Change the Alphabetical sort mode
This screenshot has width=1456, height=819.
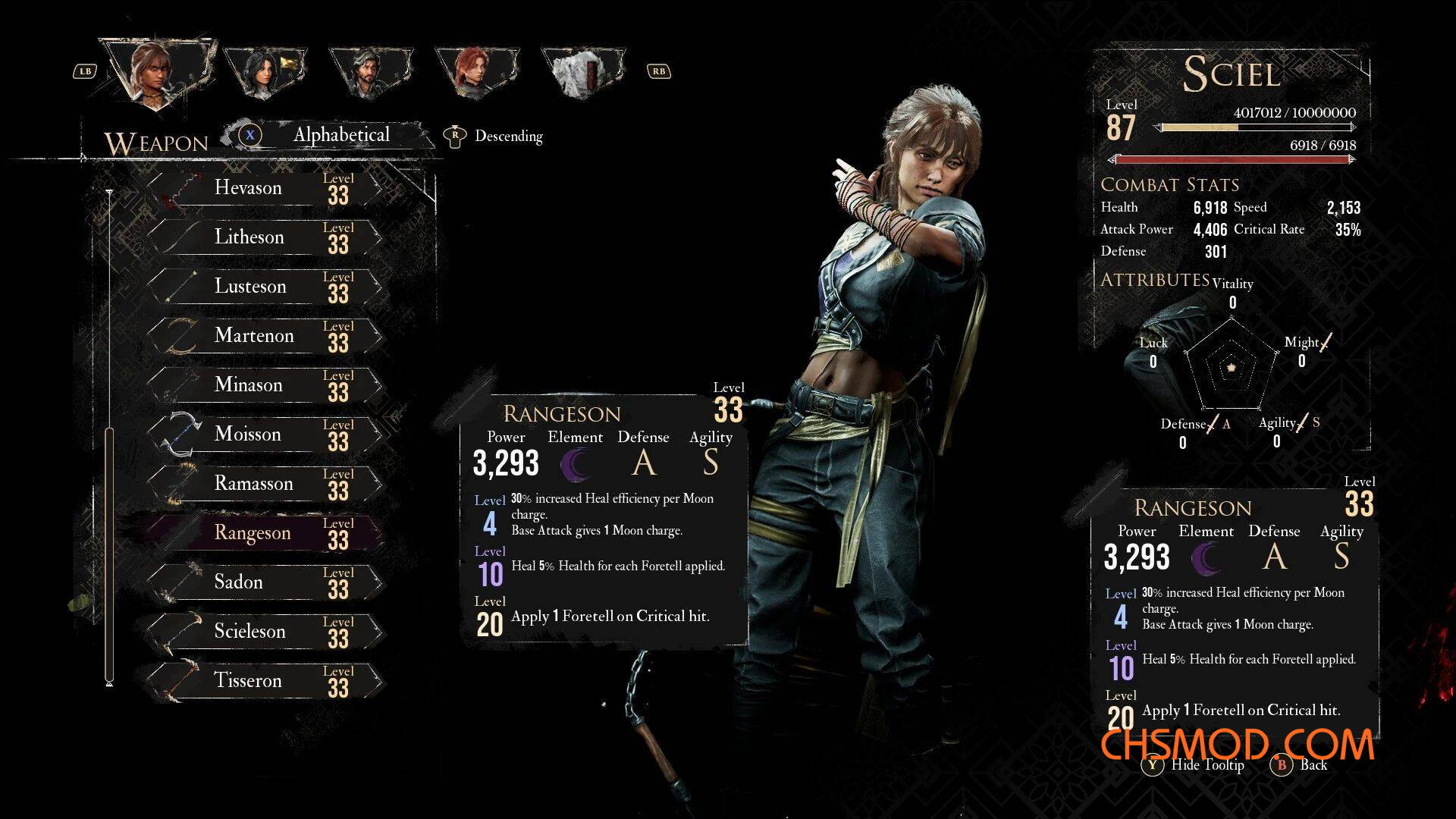340,135
